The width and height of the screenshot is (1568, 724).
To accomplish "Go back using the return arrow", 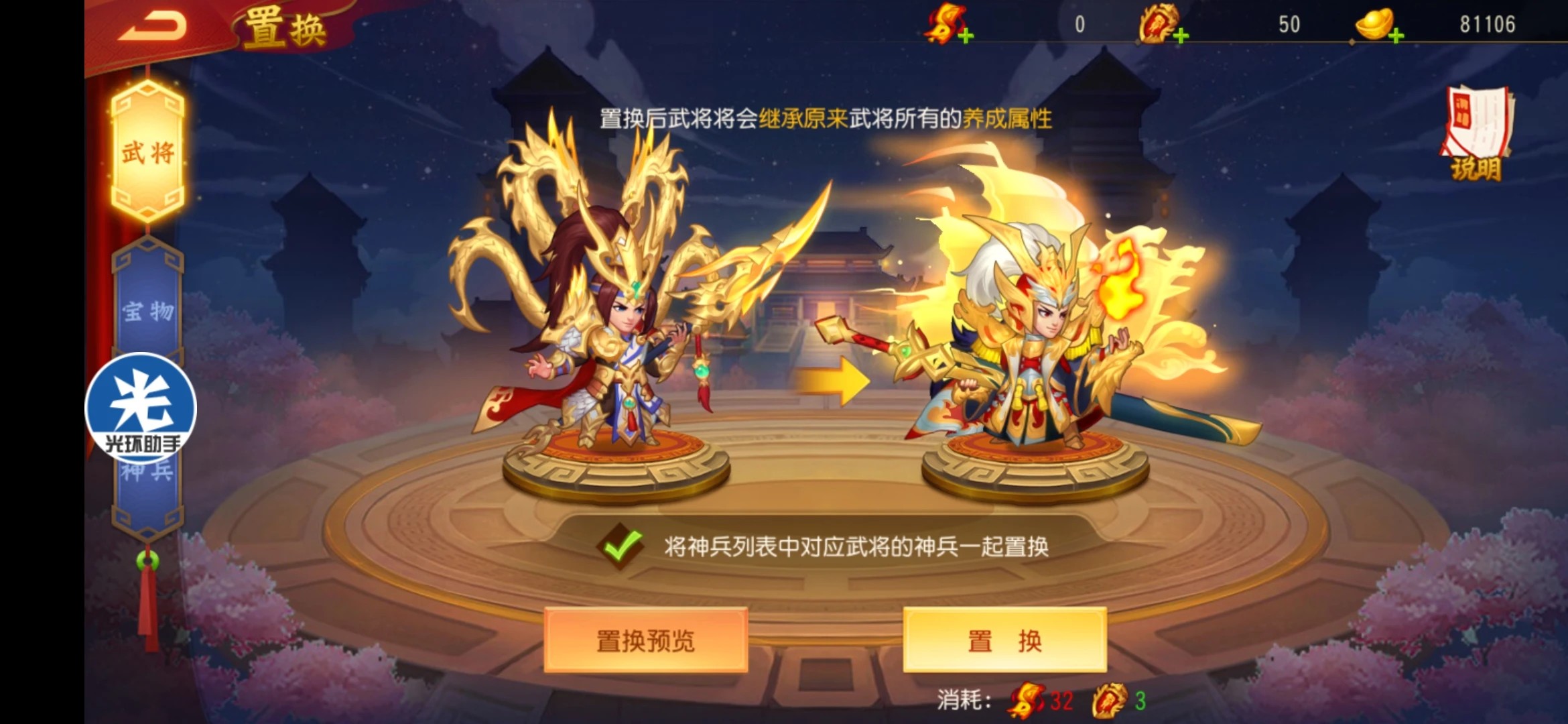I will click(153, 27).
